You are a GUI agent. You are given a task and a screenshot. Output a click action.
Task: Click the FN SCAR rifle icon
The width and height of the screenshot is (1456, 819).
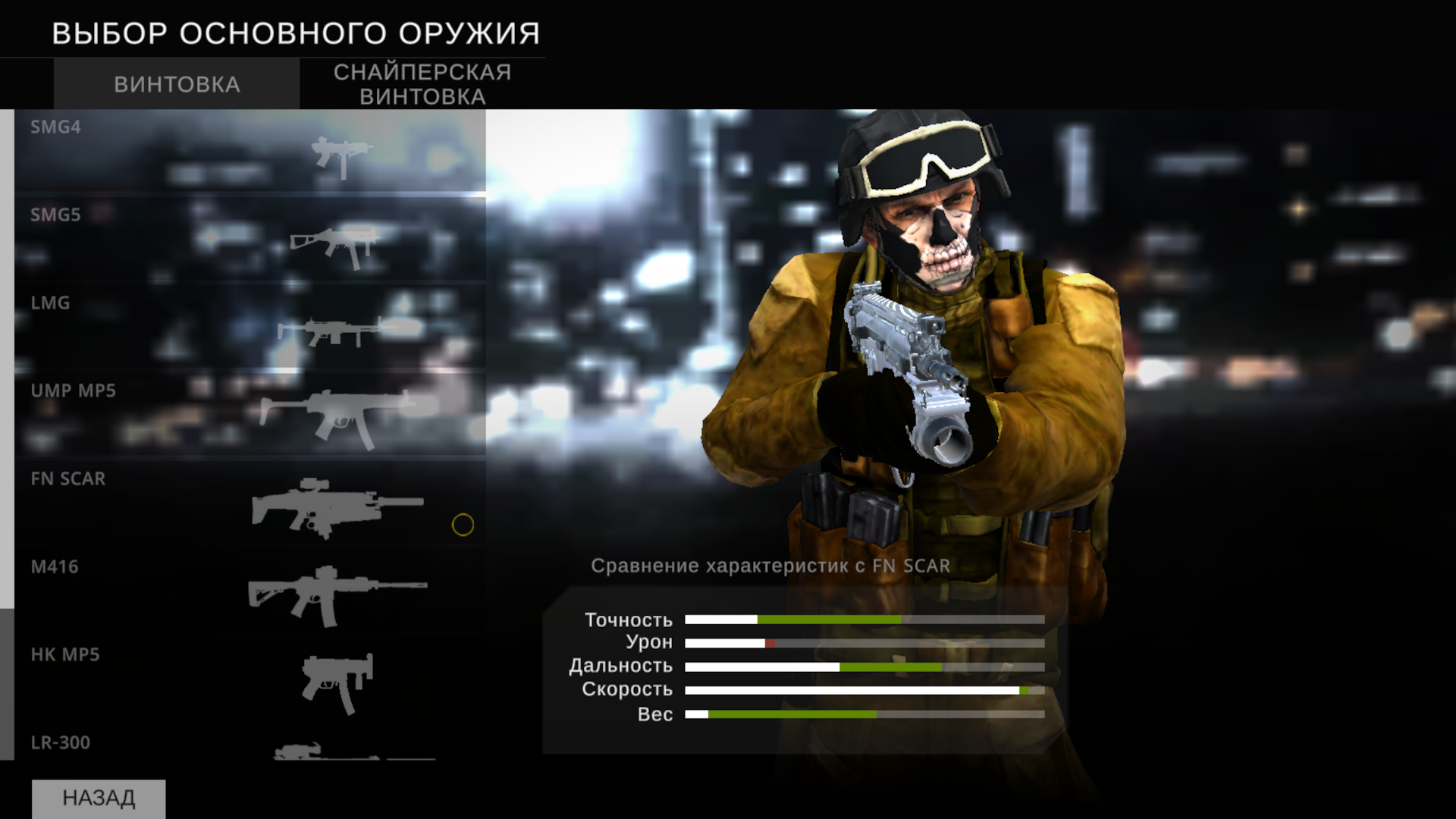click(x=337, y=508)
